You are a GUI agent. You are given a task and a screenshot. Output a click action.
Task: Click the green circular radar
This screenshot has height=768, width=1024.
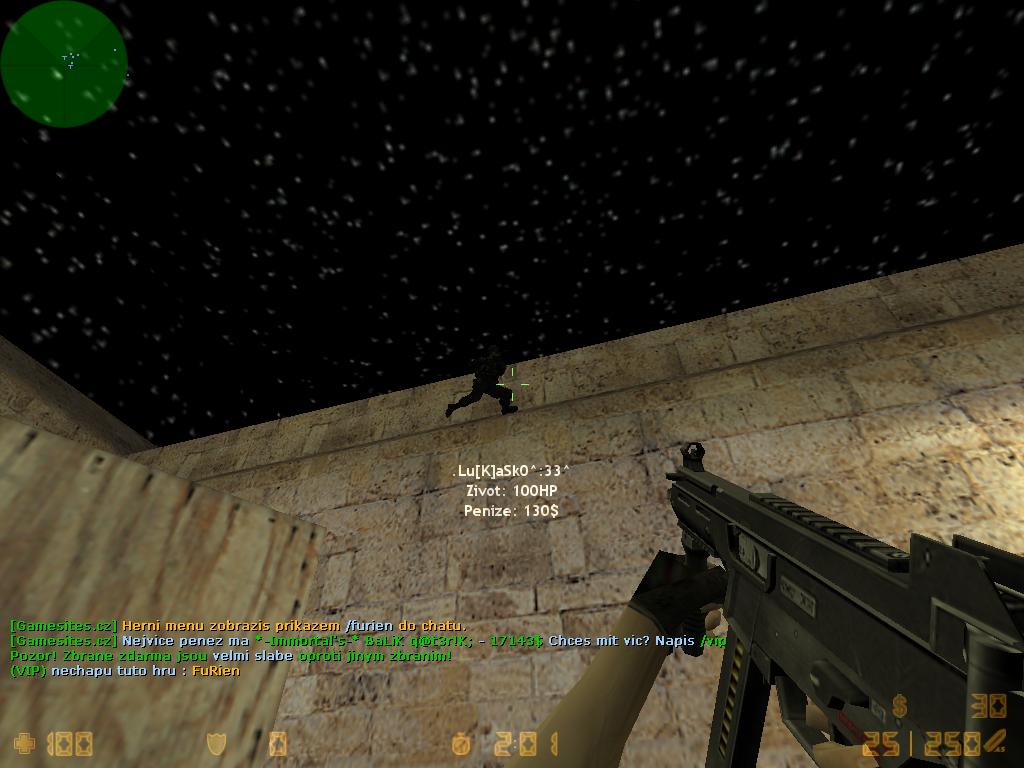64,63
